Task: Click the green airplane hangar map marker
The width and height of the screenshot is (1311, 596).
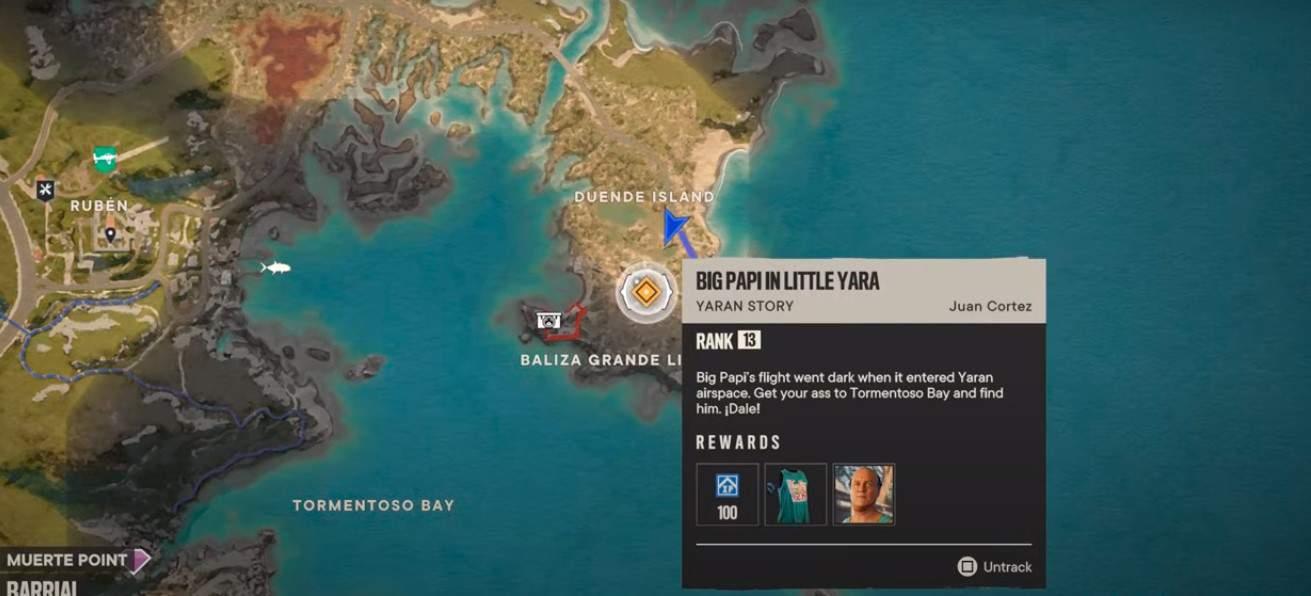Action: pos(105,158)
